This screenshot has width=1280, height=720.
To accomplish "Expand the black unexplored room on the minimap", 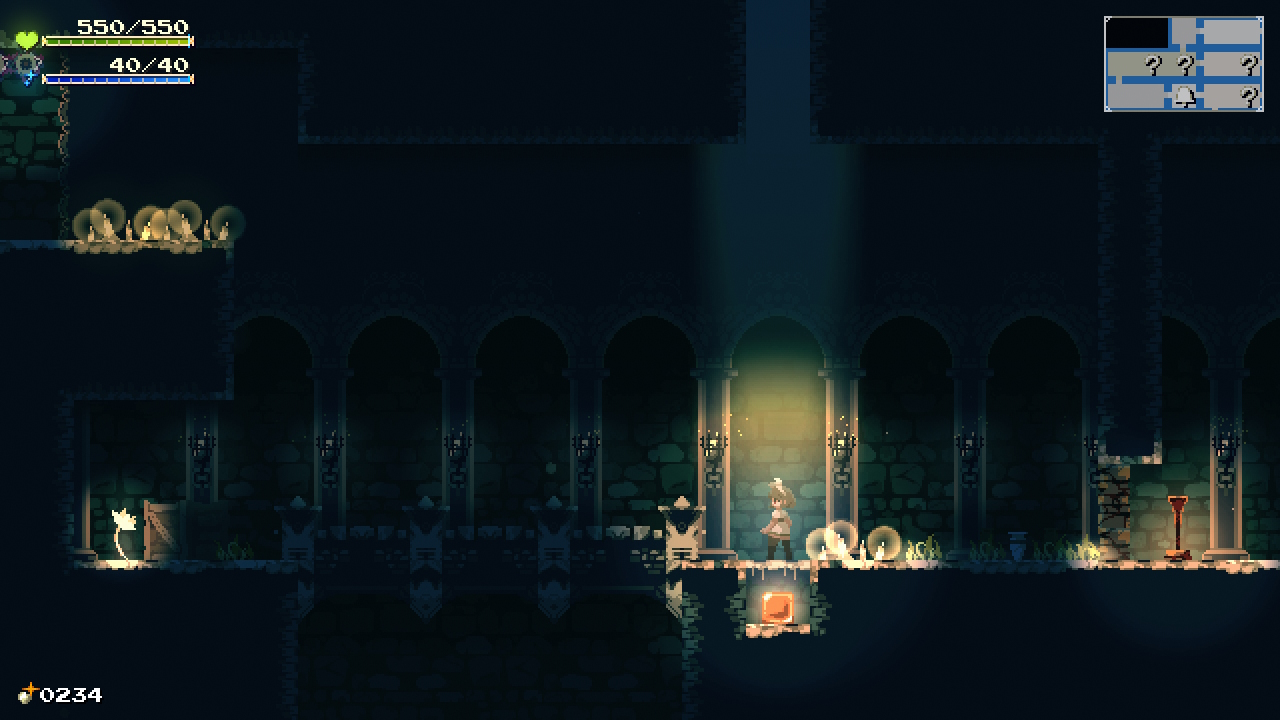I will click(x=1137, y=32).
